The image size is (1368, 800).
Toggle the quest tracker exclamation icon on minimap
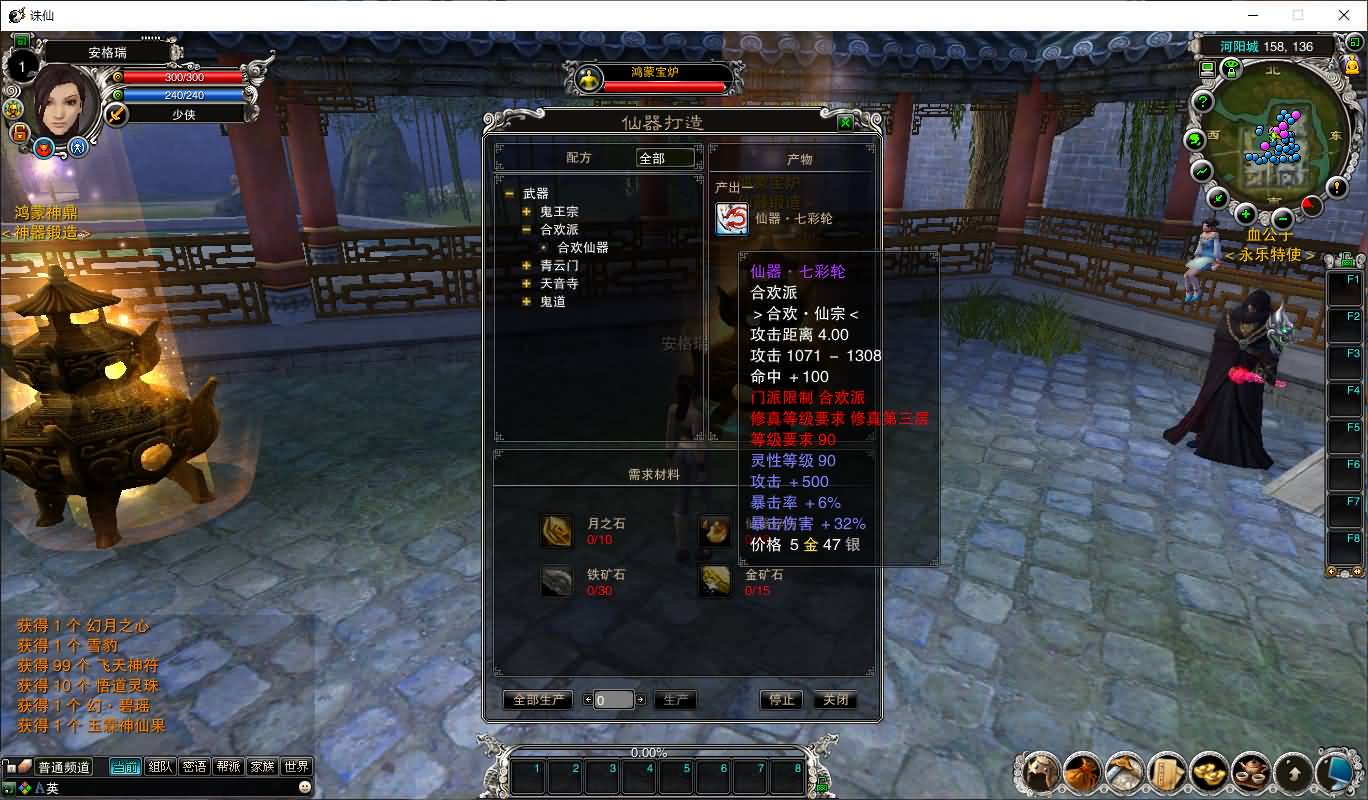pos(1336,188)
